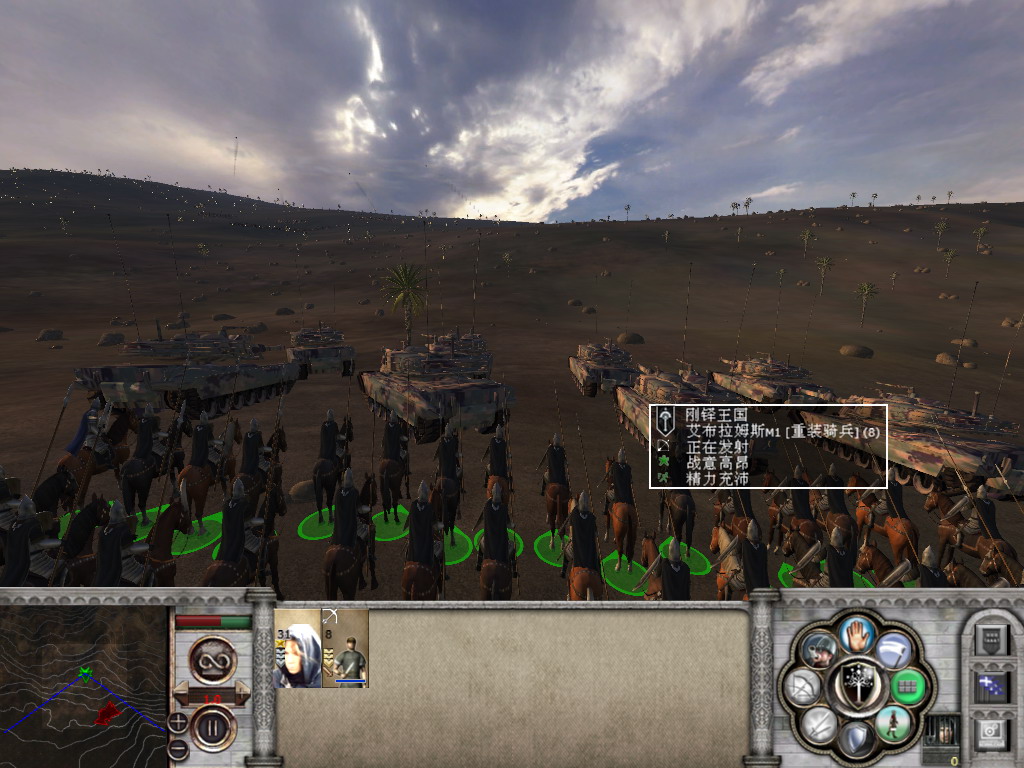Select the hooded general unit card
The height and width of the screenshot is (768, 1024).
tap(297, 648)
